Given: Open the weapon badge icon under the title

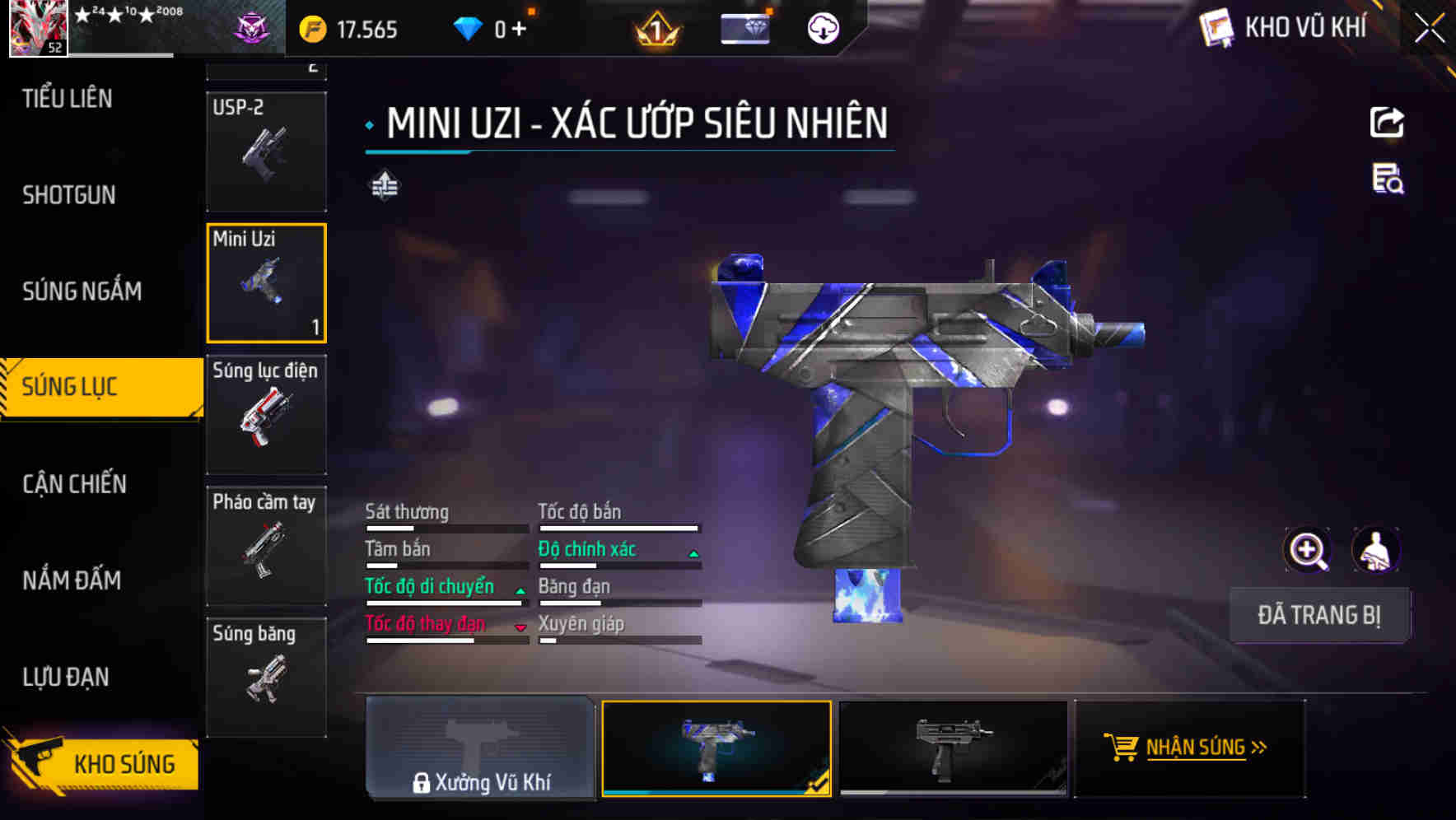Looking at the screenshot, I should 384,185.
